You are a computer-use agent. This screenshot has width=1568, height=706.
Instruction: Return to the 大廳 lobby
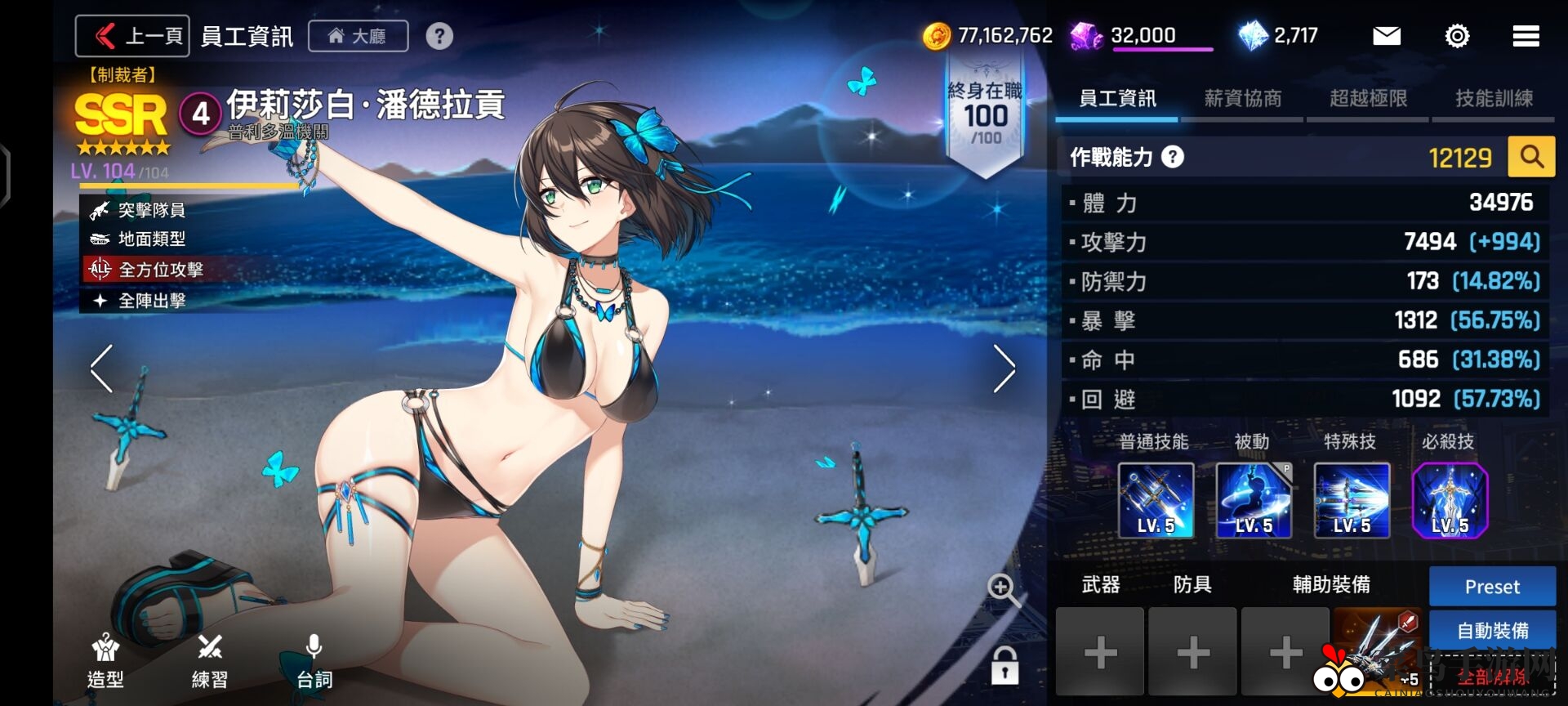(358, 36)
